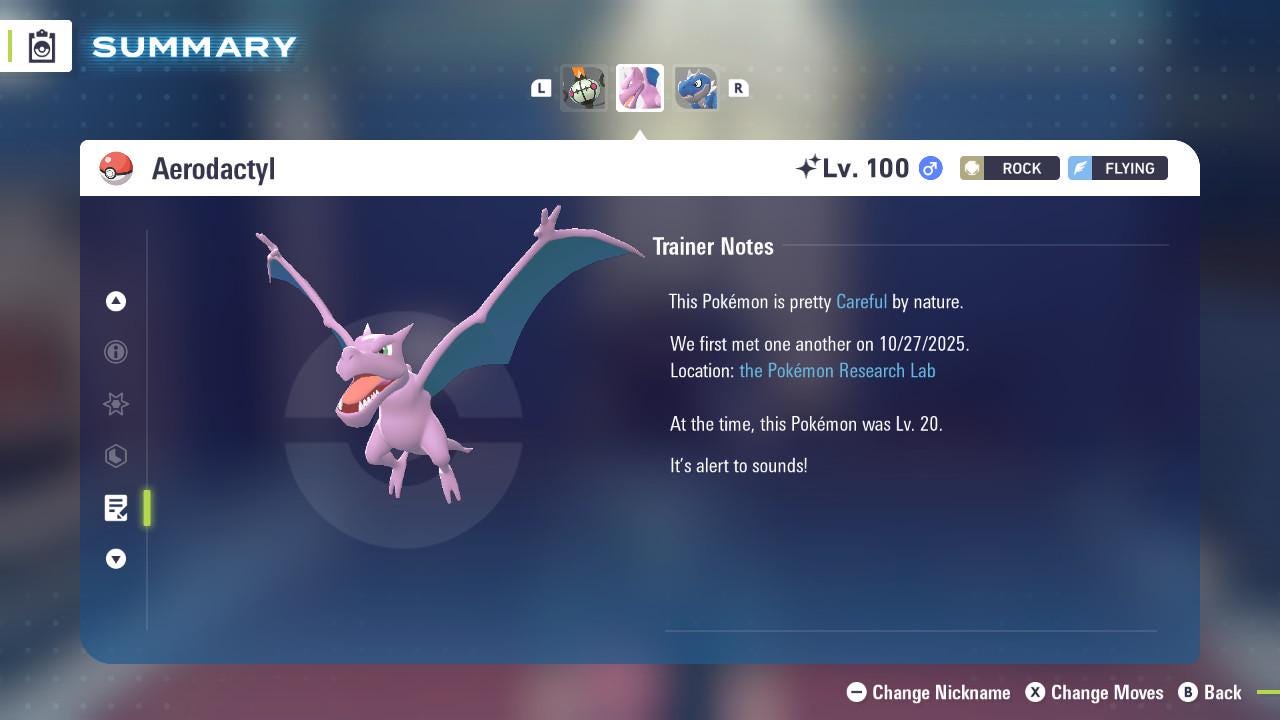Select the Info page icon in sidebar

(116, 352)
